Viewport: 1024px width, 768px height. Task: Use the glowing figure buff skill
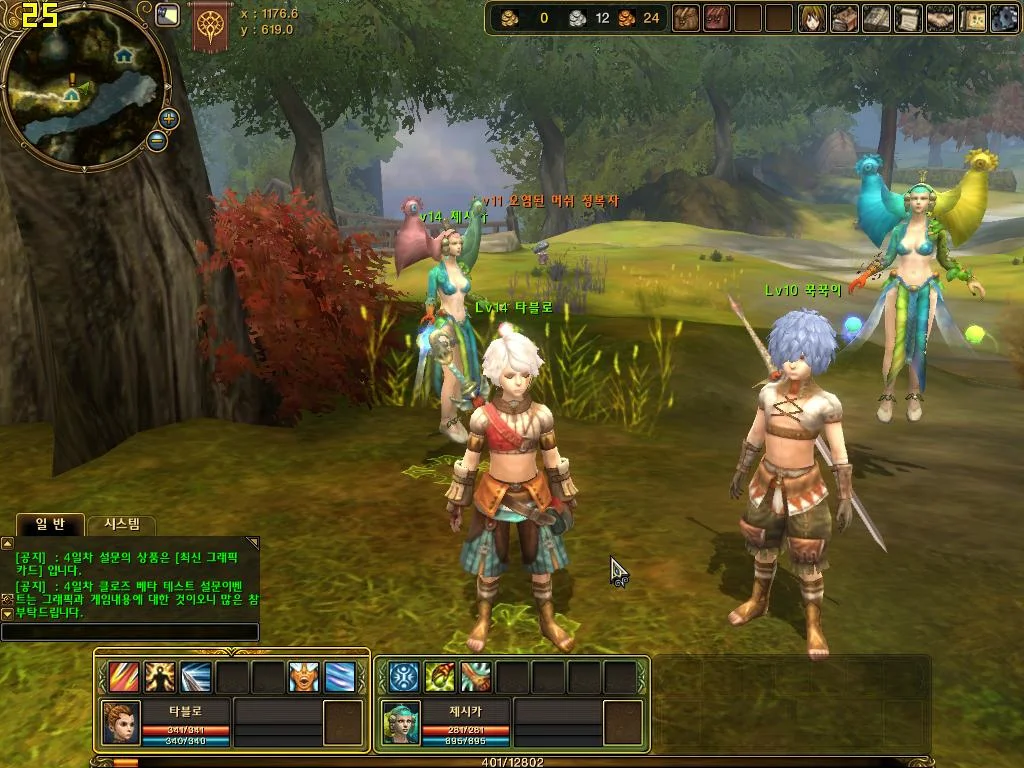click(x=160, y=677)
